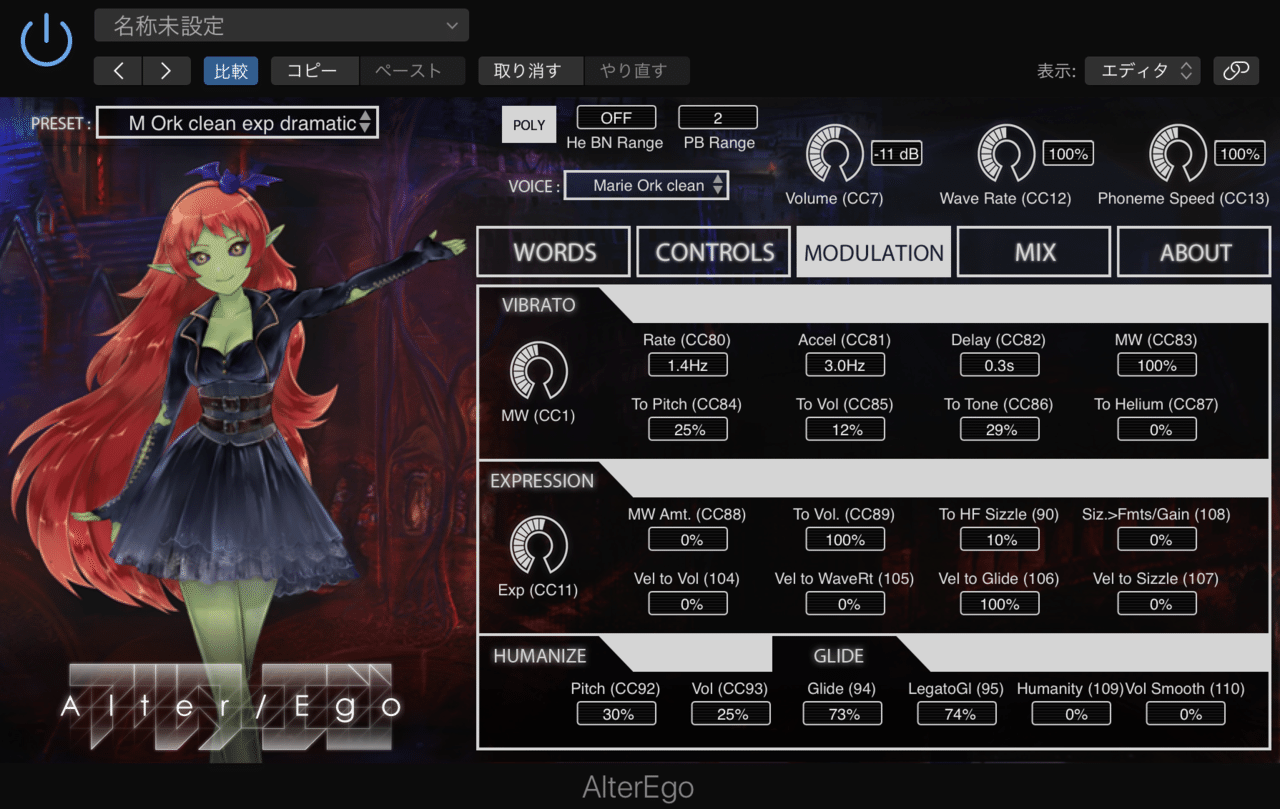This screenshot has width=1280, height=809.
Task: Click the Phoneme Speed (CC13) knob
Action: coord(1177,153)
